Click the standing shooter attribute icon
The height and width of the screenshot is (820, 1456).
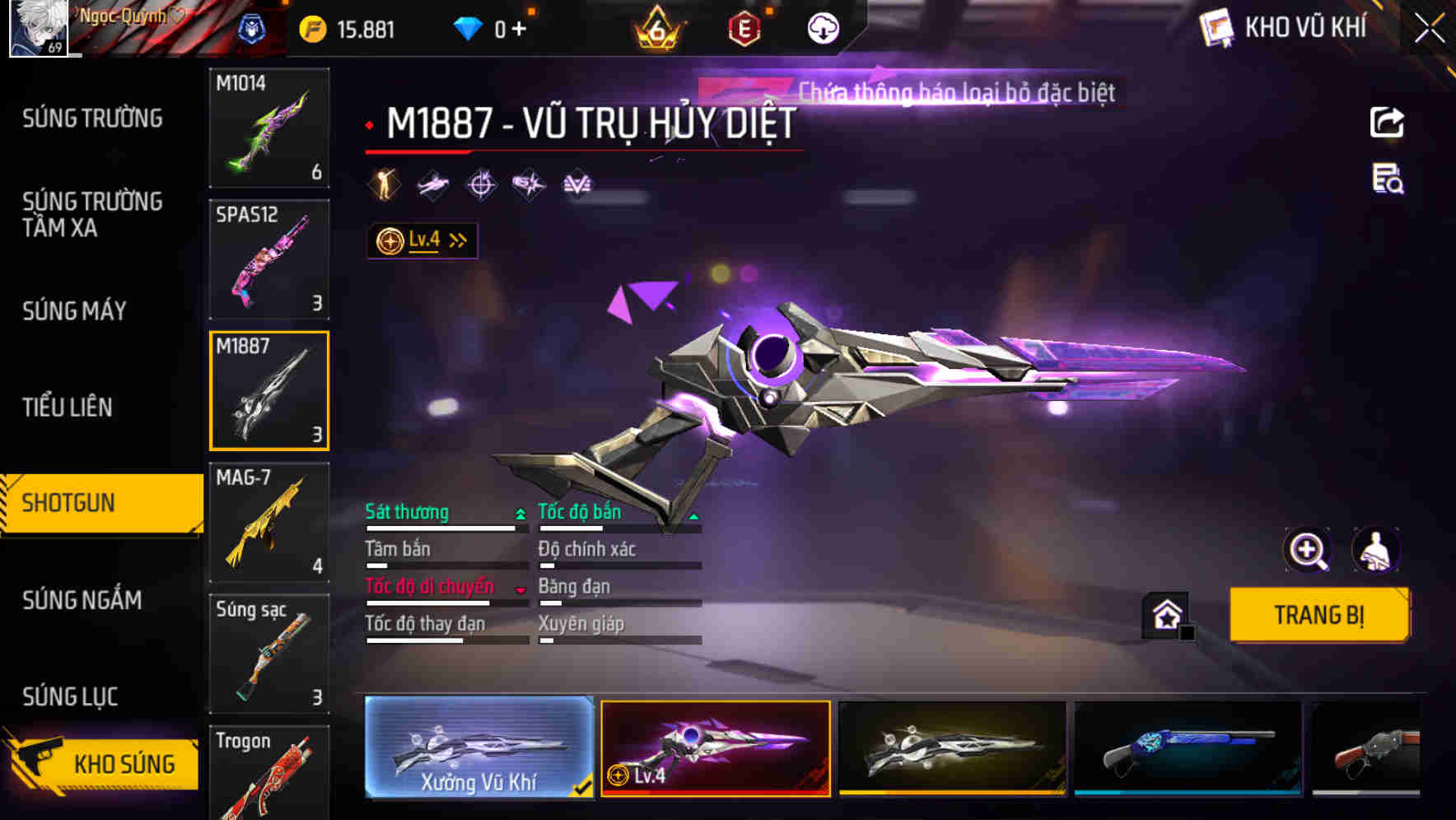[381, 184]
